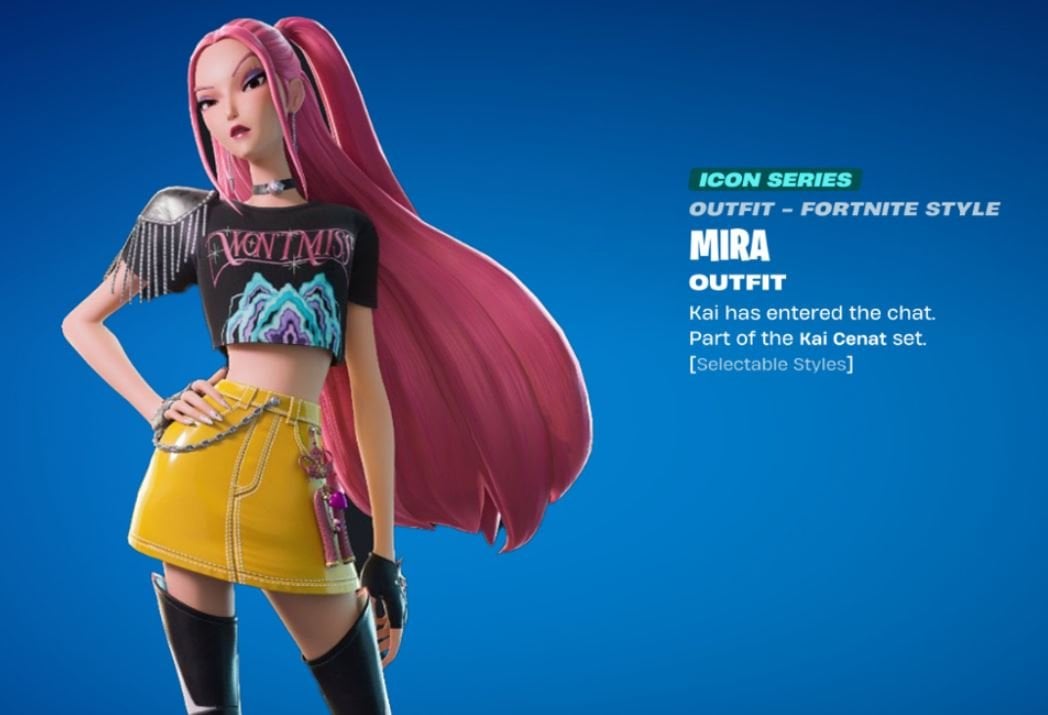Click the Icon Series rarity badge

pyautogui.click(x=774, y=180)
